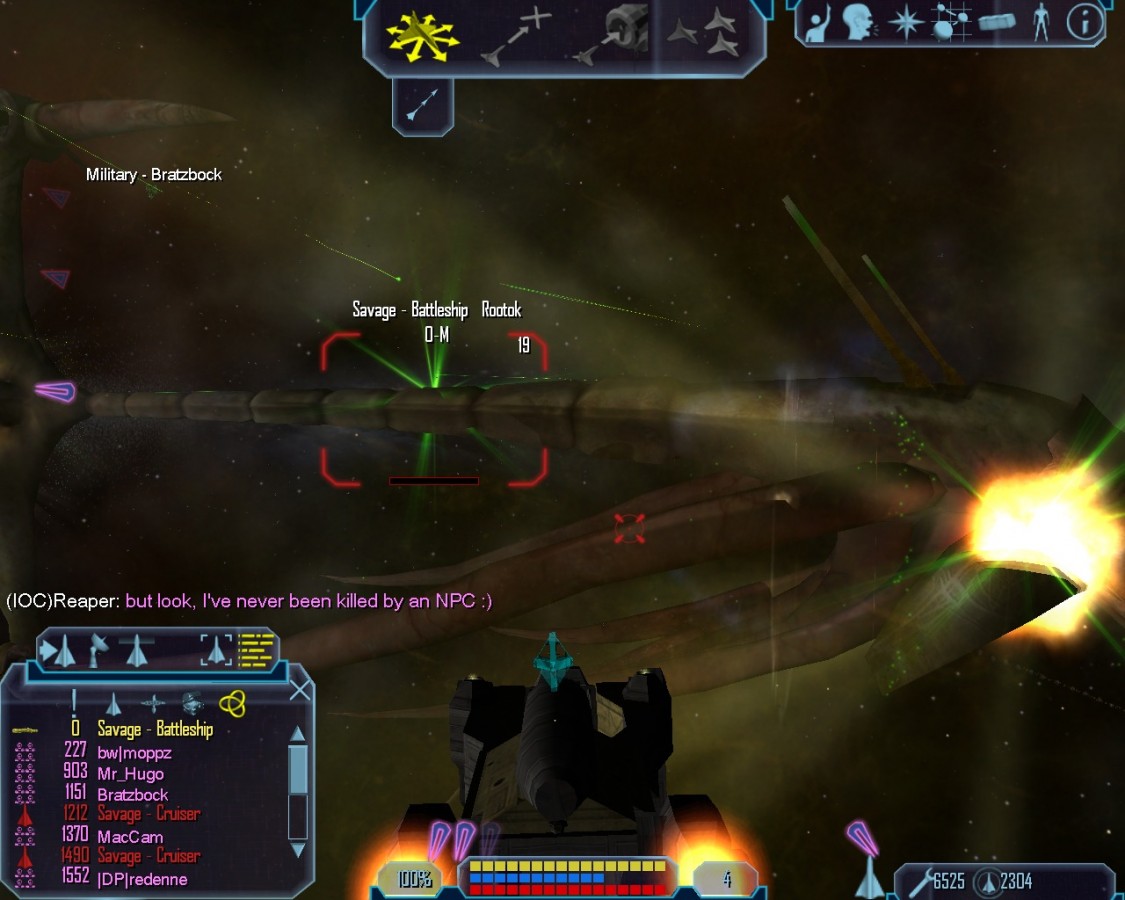
Task: Show the player status figure icon
Action: point(1041,23)
